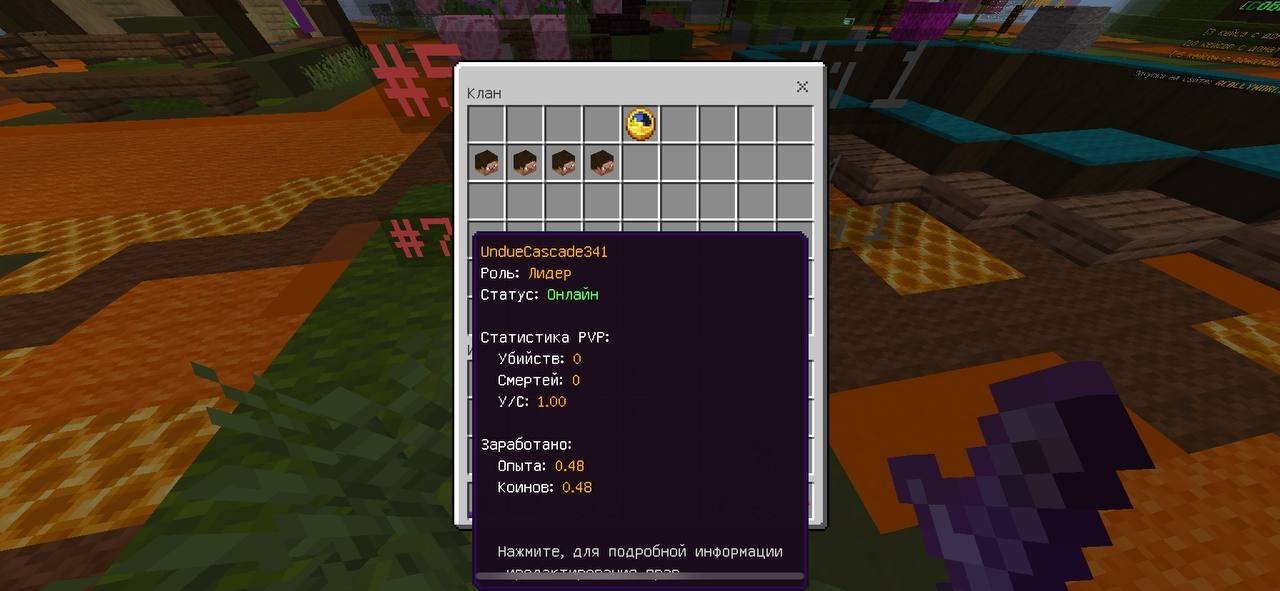Close the Клан window

[x=802, y=87]
